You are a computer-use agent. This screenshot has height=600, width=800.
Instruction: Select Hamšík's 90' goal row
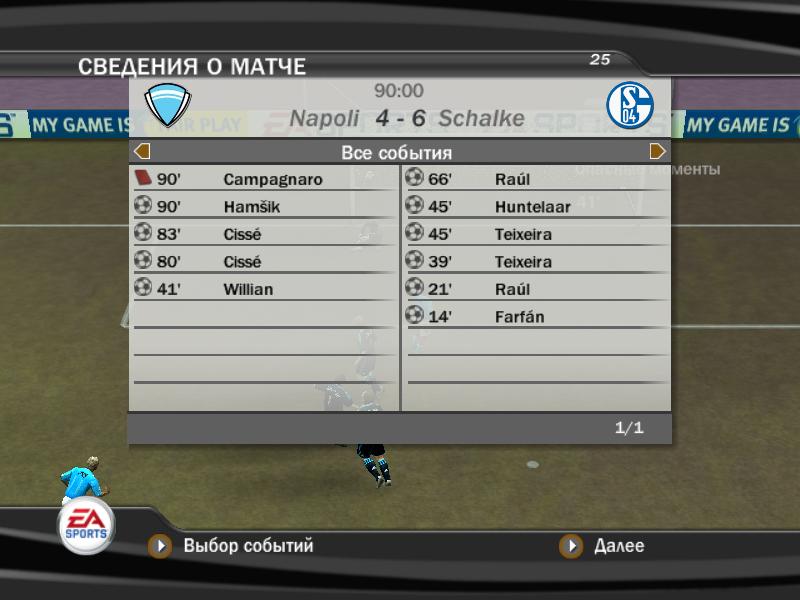pyautogui.click(x=264, y=207)
